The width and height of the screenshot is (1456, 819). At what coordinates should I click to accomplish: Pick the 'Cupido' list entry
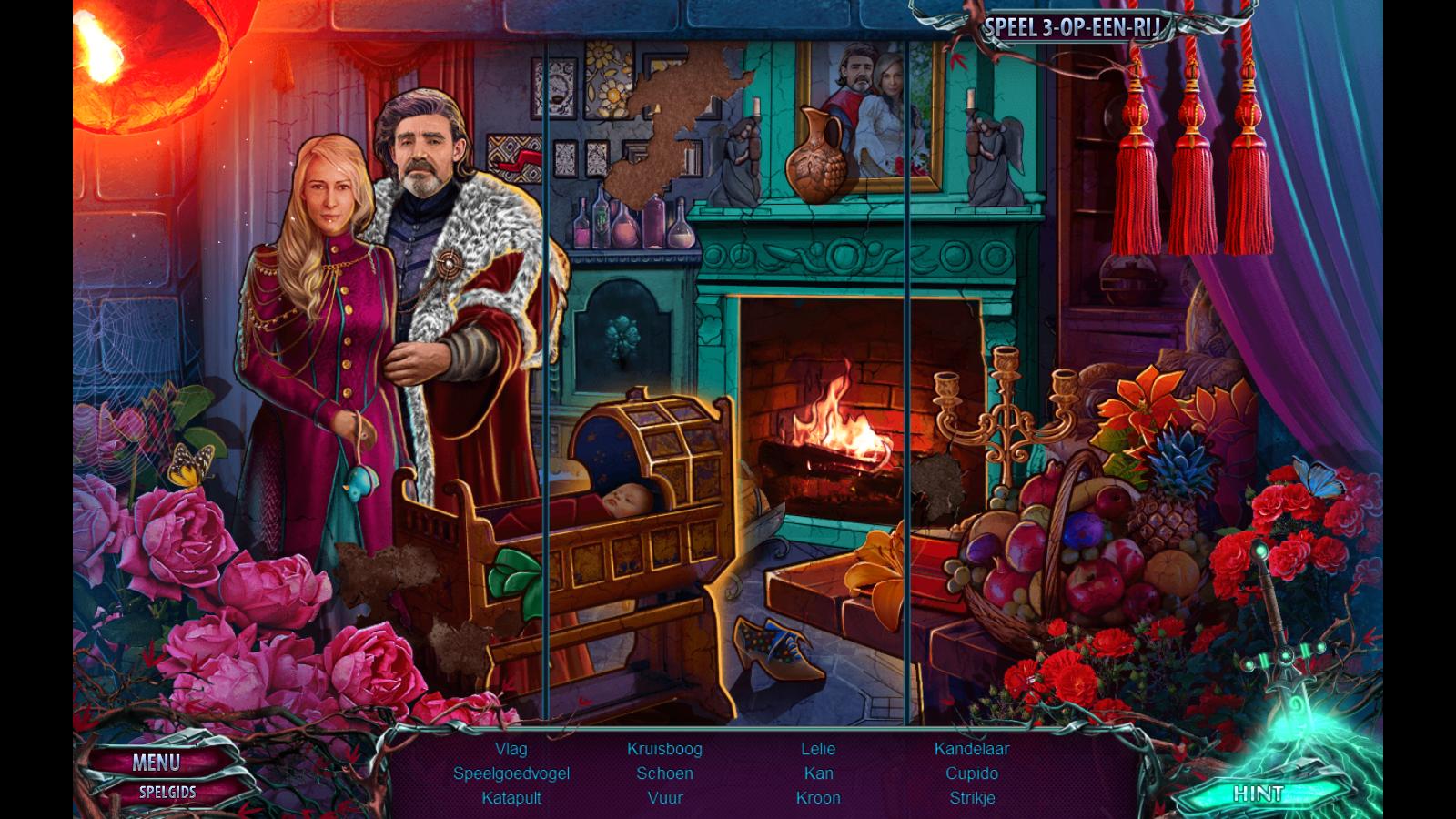pos(972,773)
